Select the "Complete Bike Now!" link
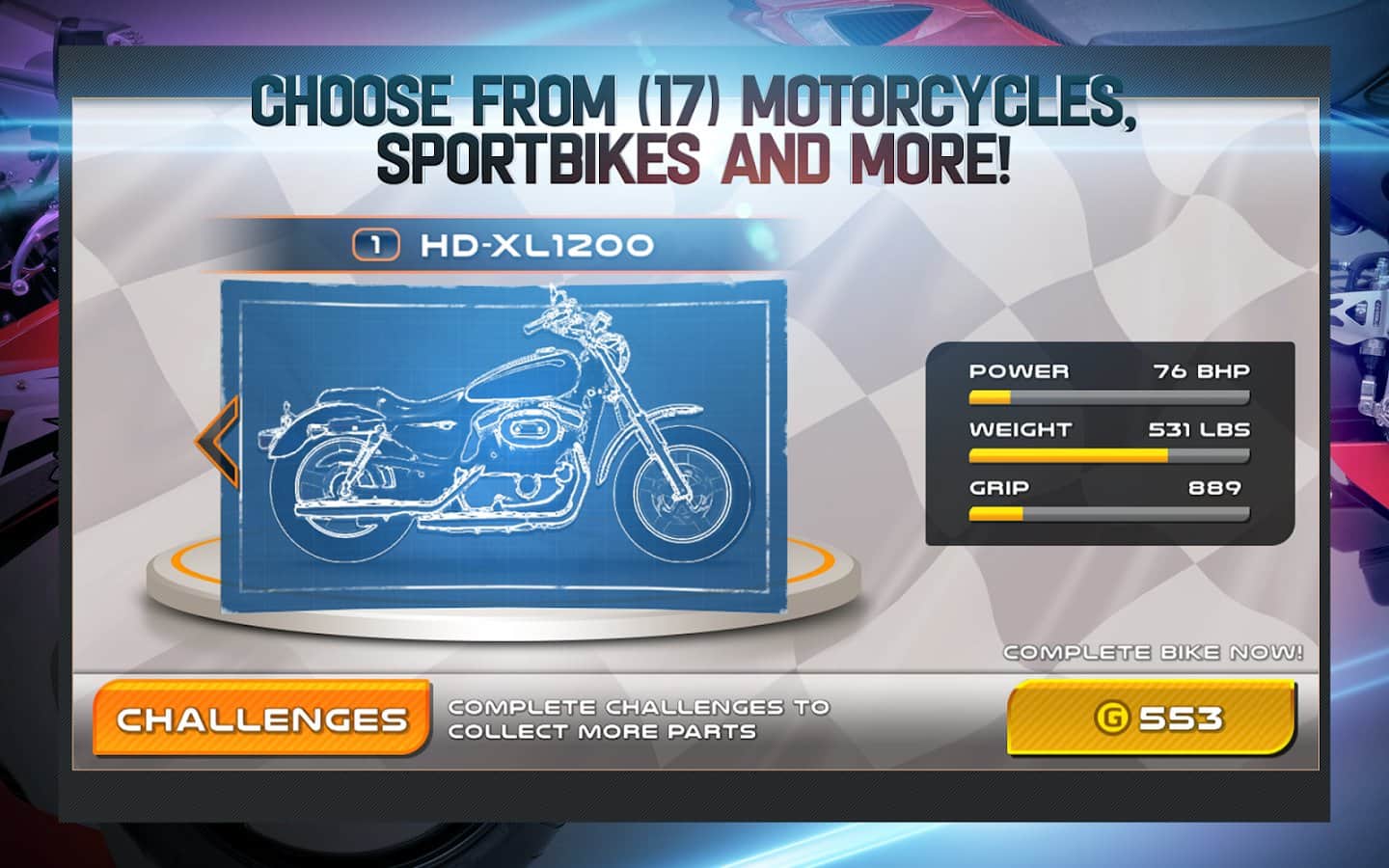 point(1154,652)
